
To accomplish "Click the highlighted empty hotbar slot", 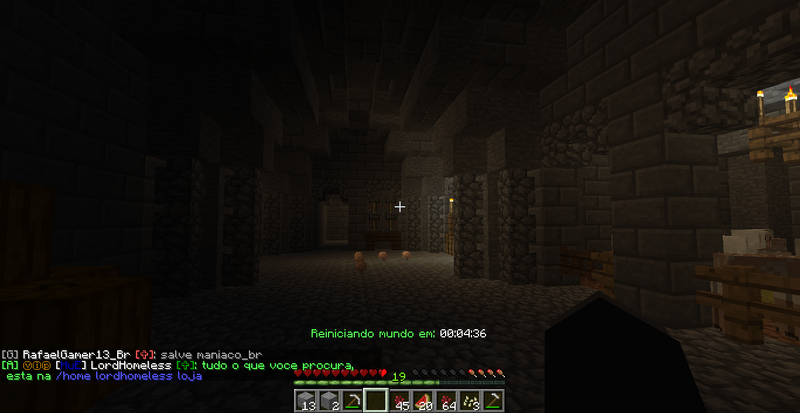I will coord(376,401).
